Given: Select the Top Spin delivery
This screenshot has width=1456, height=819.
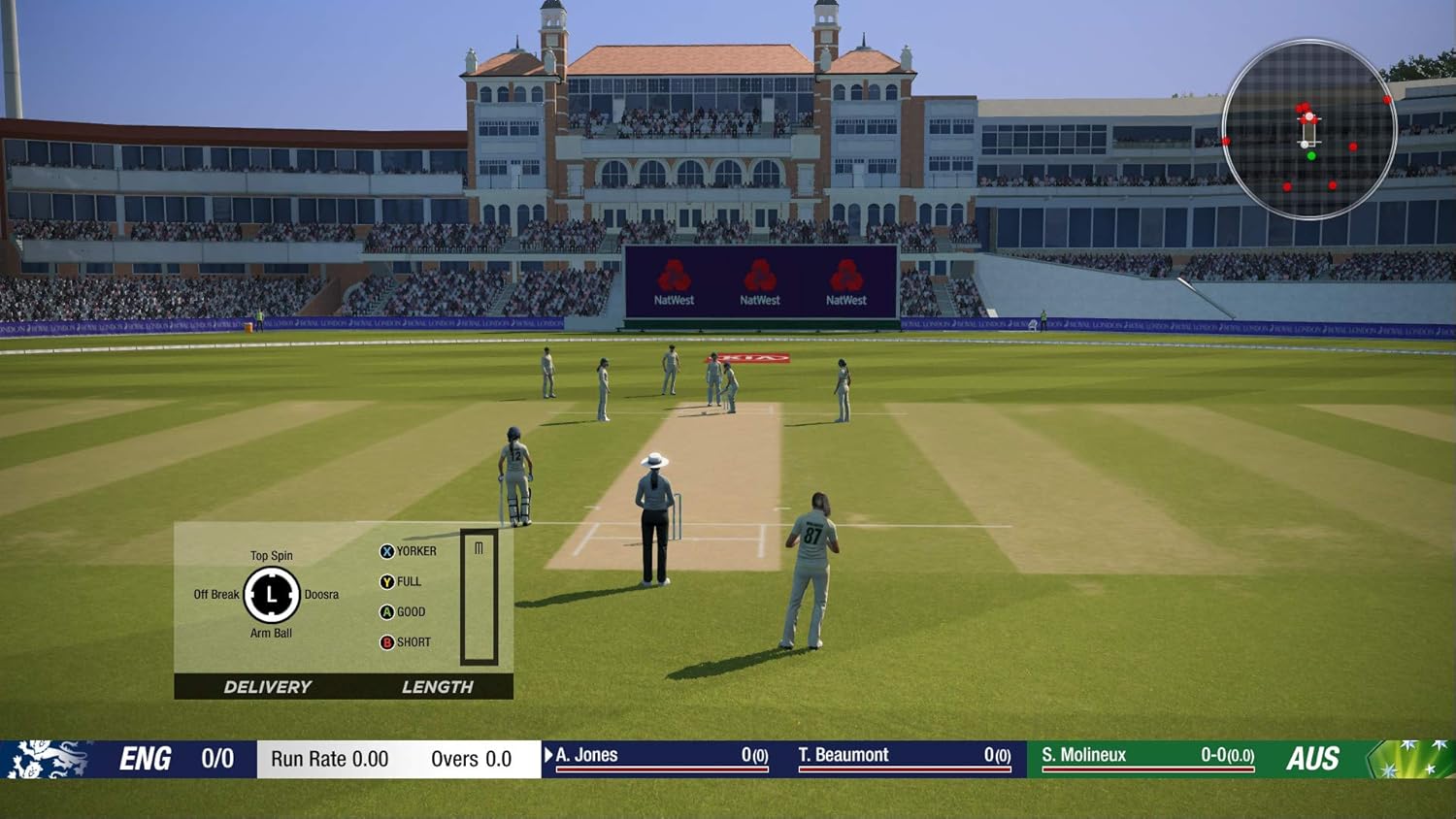Looking at the screenshot, I should click(271, 556).
